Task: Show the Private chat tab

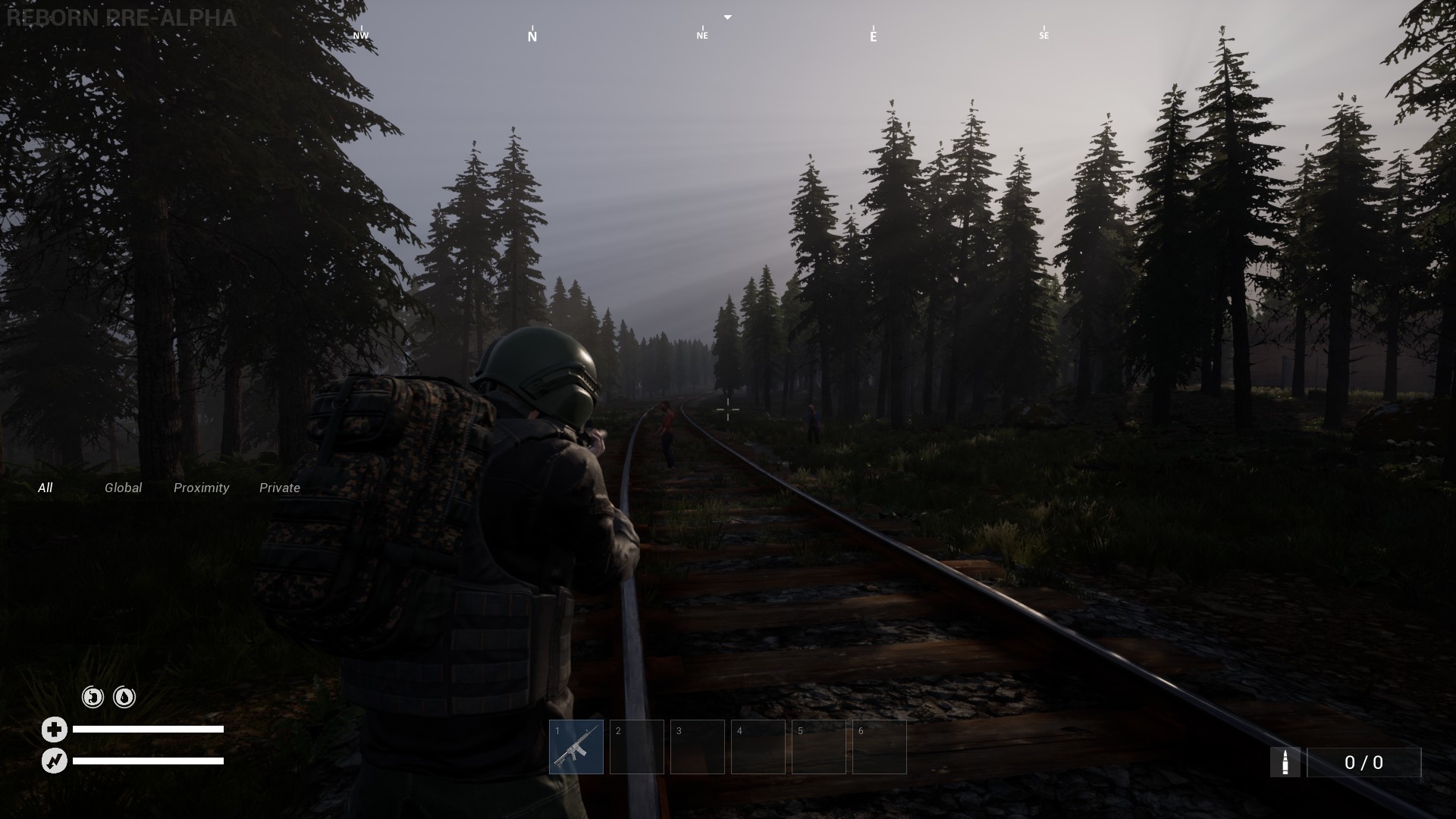Action: coord(280,488)
